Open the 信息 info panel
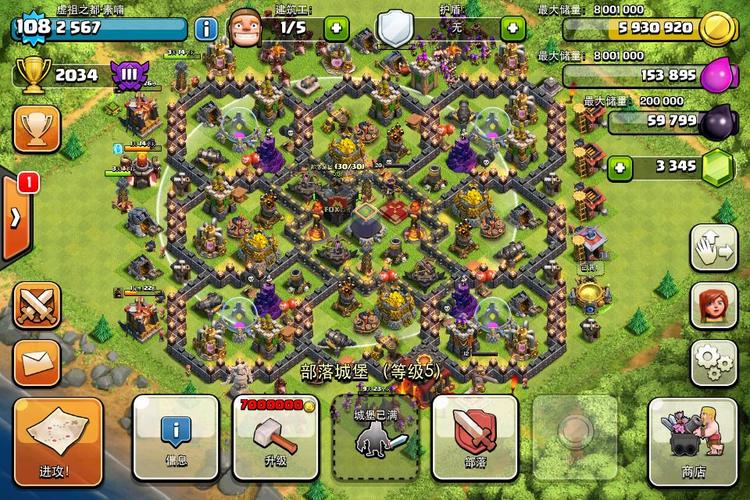750x500 pixels. click(x=176, y=437)
